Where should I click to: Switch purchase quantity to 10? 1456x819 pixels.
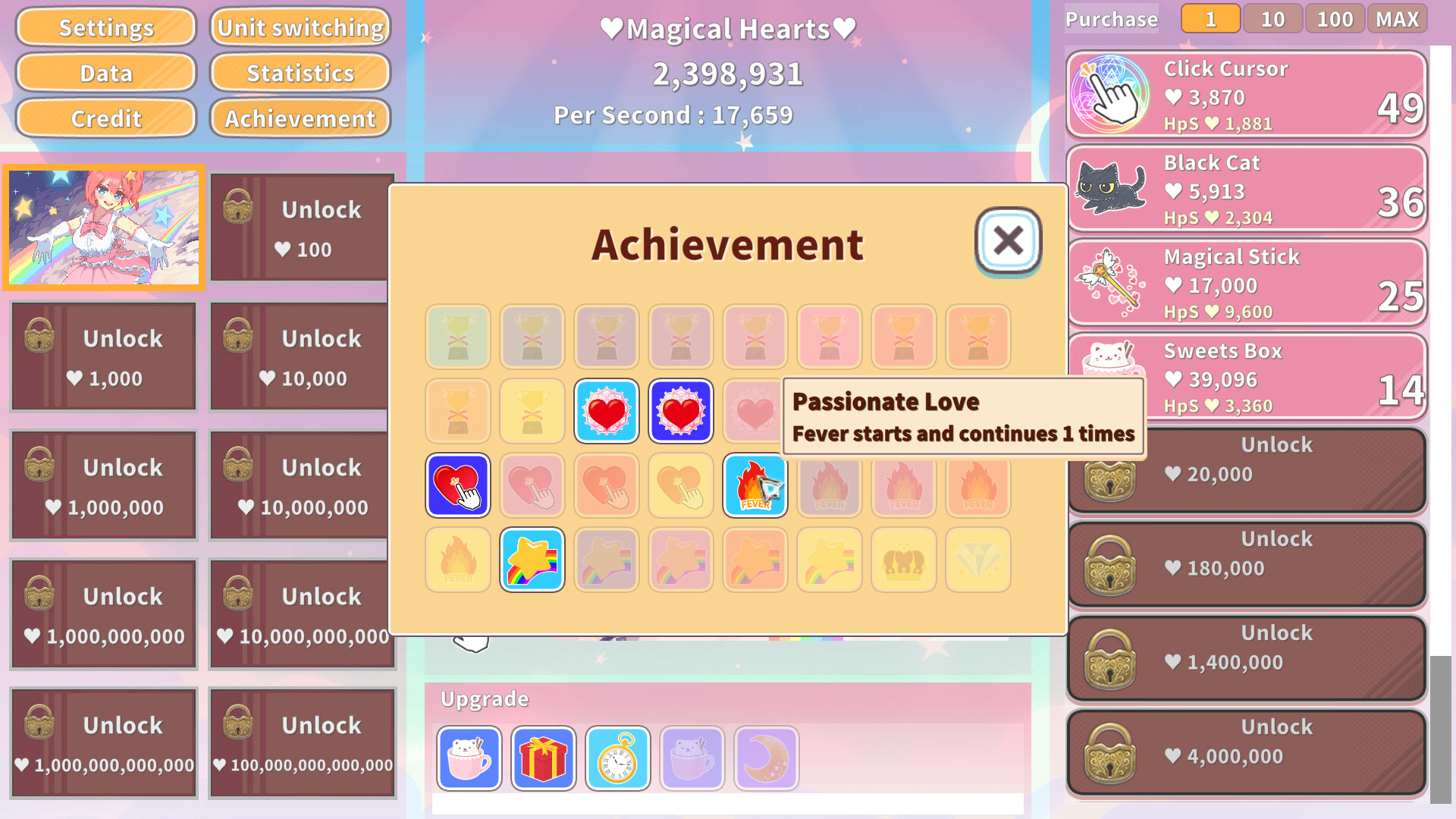1272,19
